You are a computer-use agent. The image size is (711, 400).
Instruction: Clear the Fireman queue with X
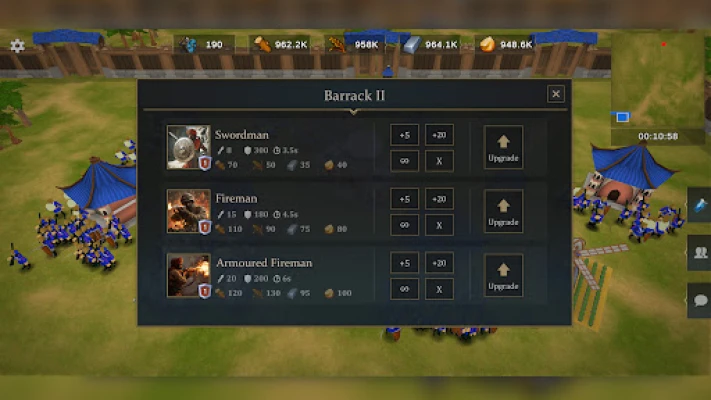439,225
